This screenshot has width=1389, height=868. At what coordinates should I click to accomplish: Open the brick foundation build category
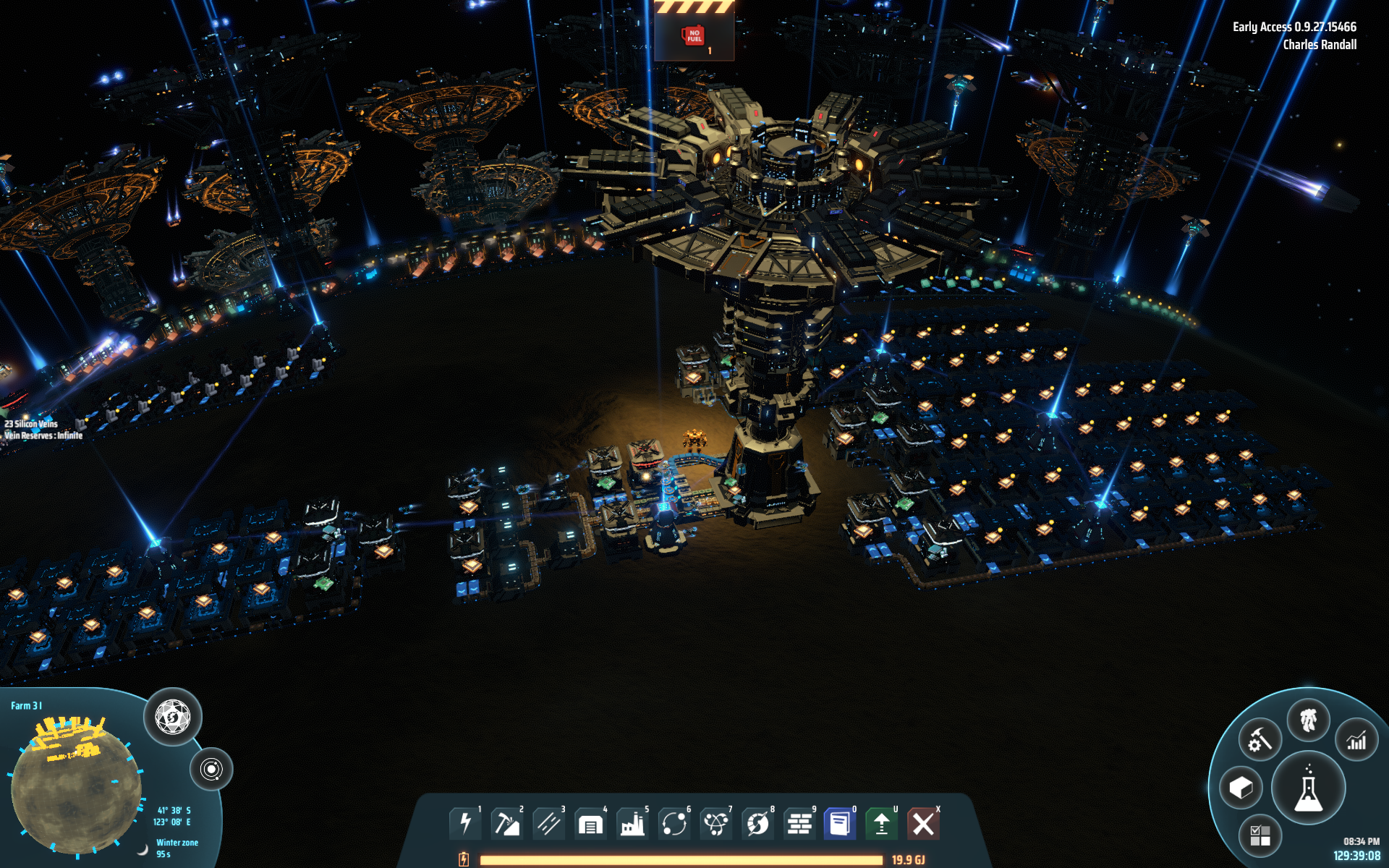[x=799, y=824]
